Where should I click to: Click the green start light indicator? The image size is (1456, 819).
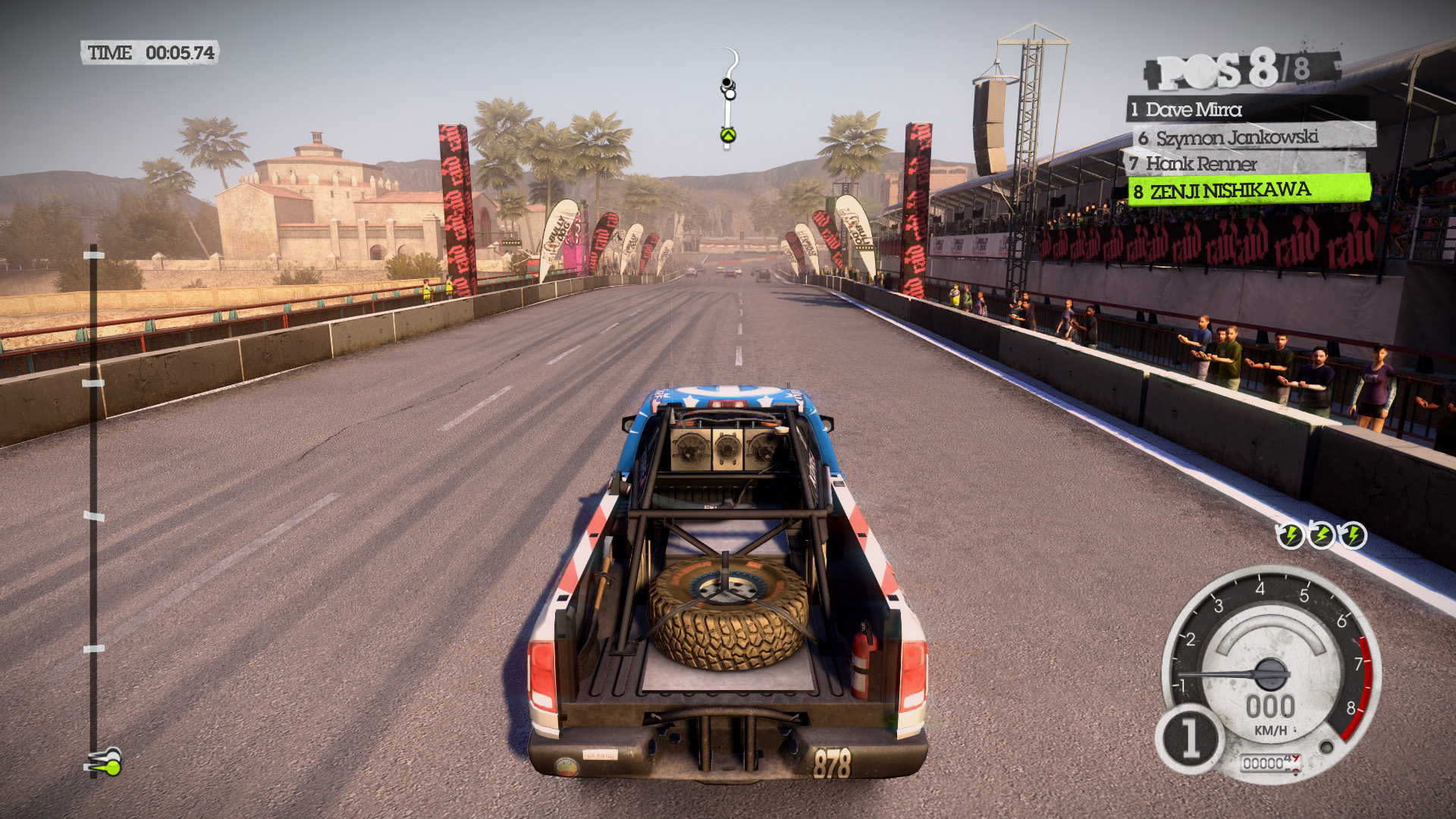pyautogui.click(x=728, y=135)
